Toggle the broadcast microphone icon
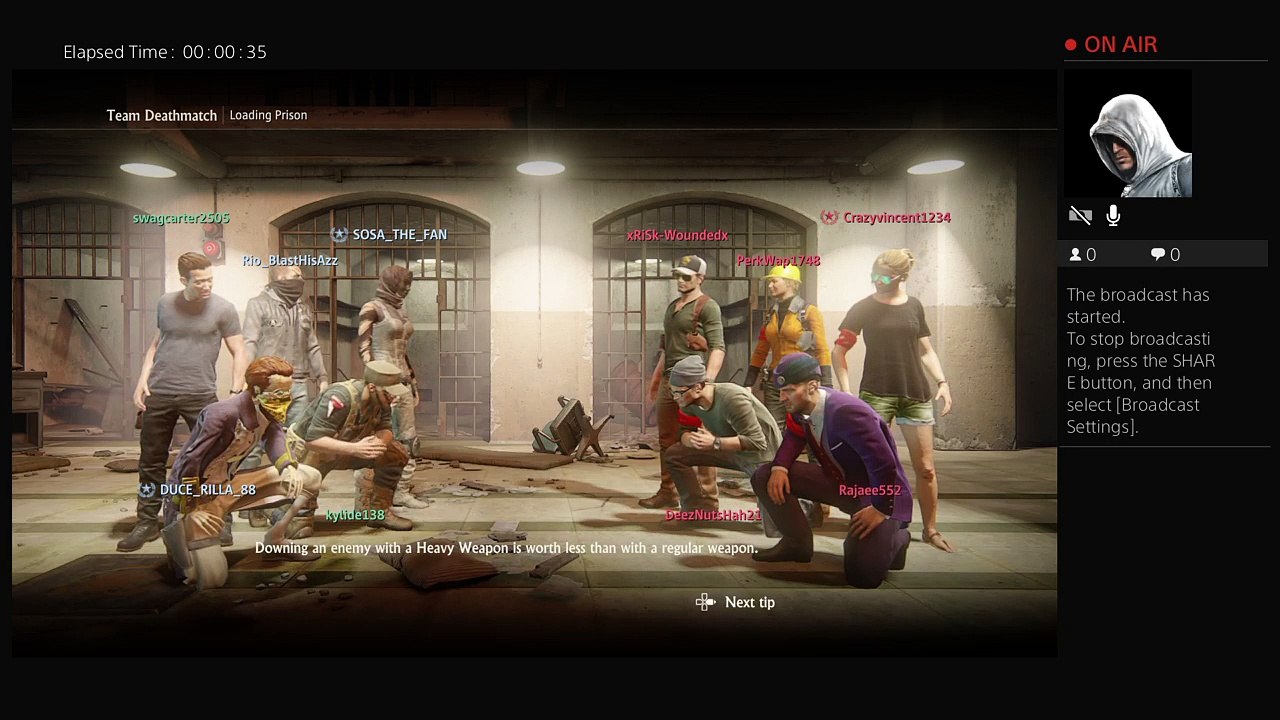 (1113, 216)
